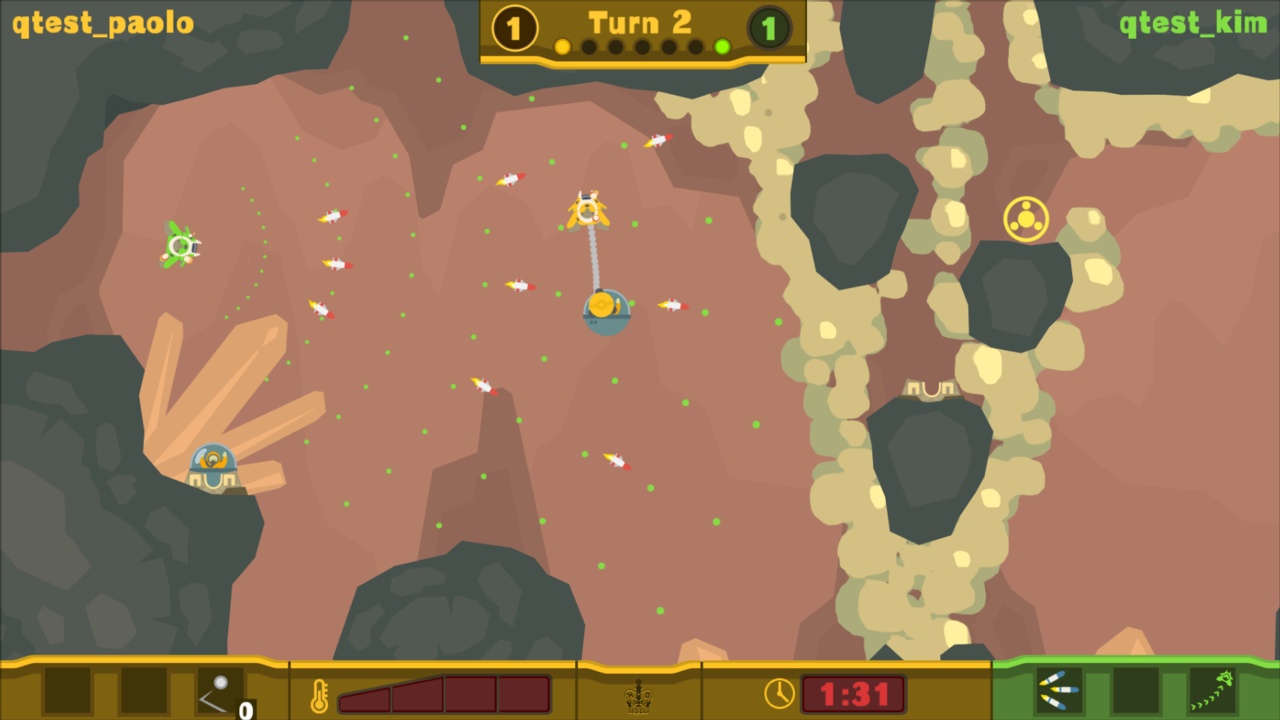Click Player 2's green score circle
The image size is (1280, 720).
pos(768,28)
